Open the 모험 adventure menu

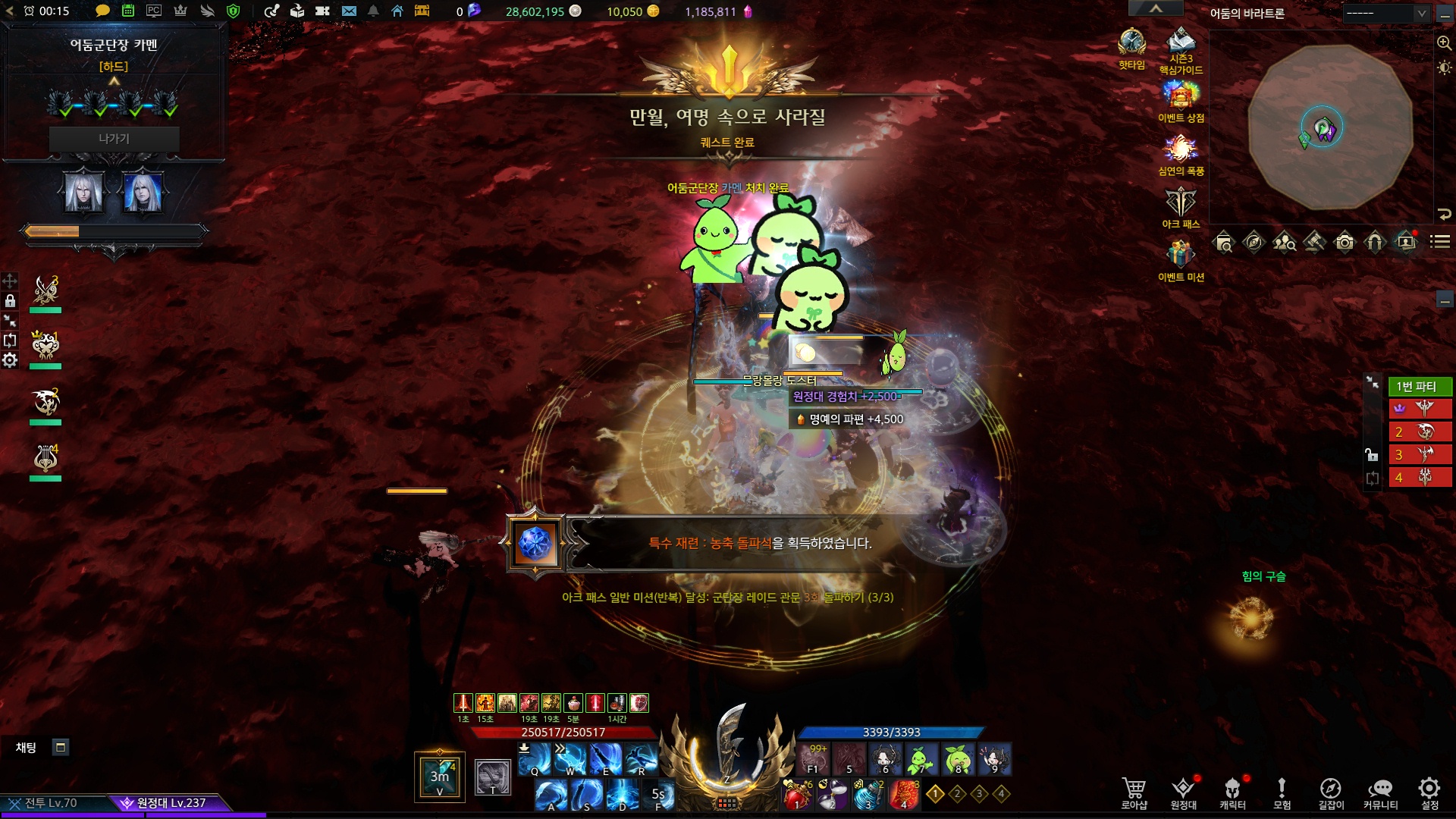1282,792
